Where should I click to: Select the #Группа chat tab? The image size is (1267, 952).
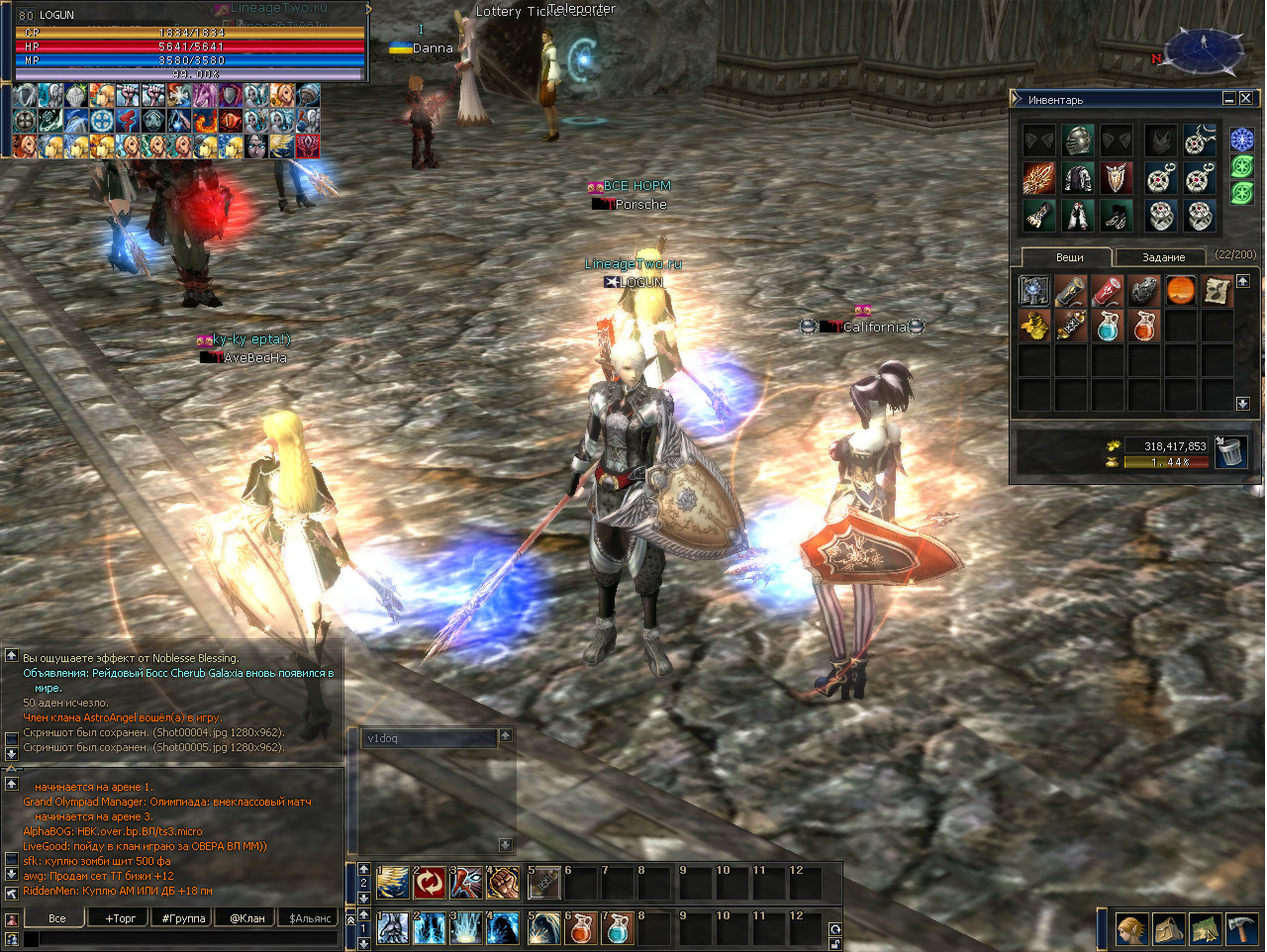(x=184, y=918)
